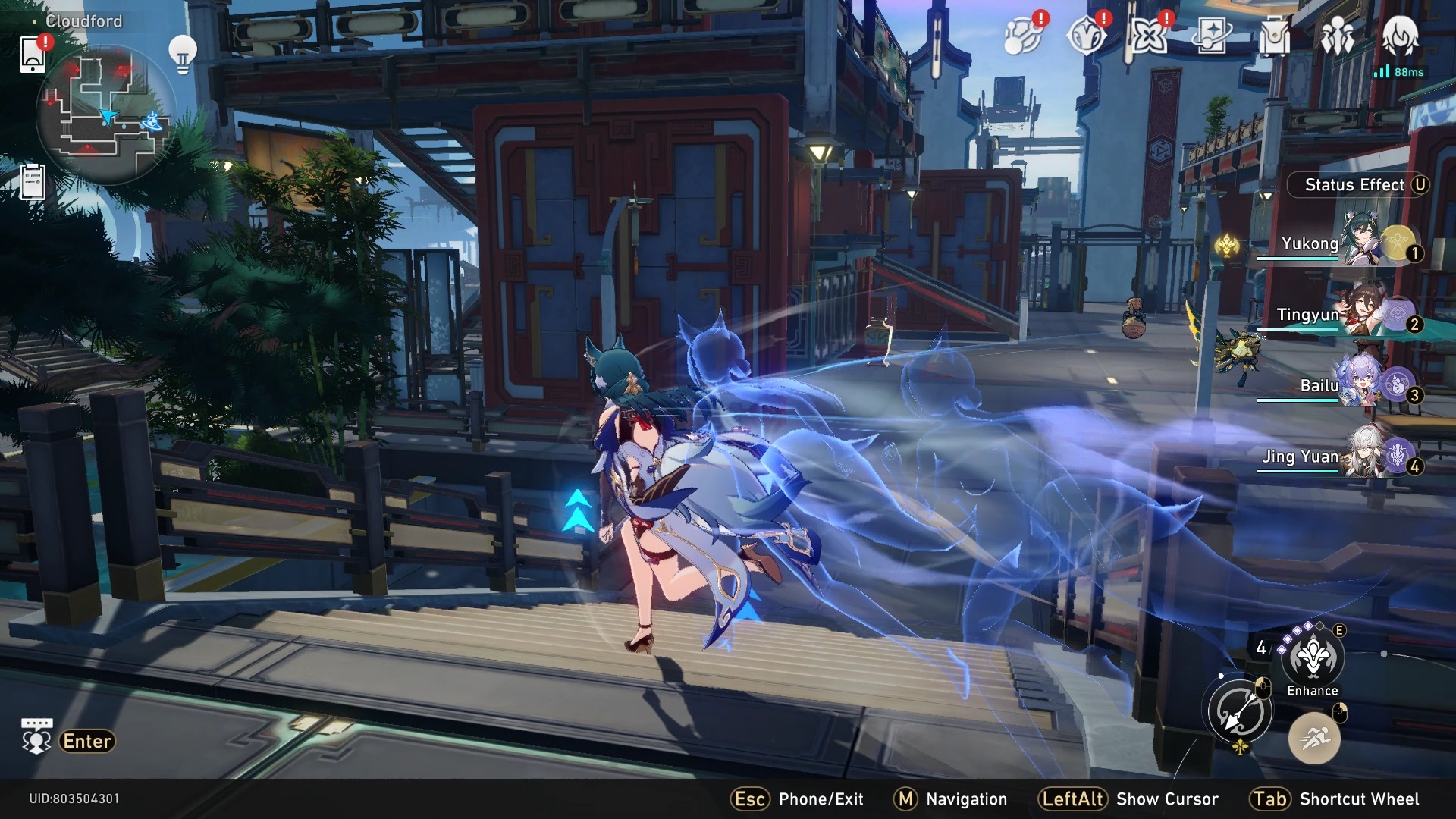Open the chat box icon

coord(36,737)
